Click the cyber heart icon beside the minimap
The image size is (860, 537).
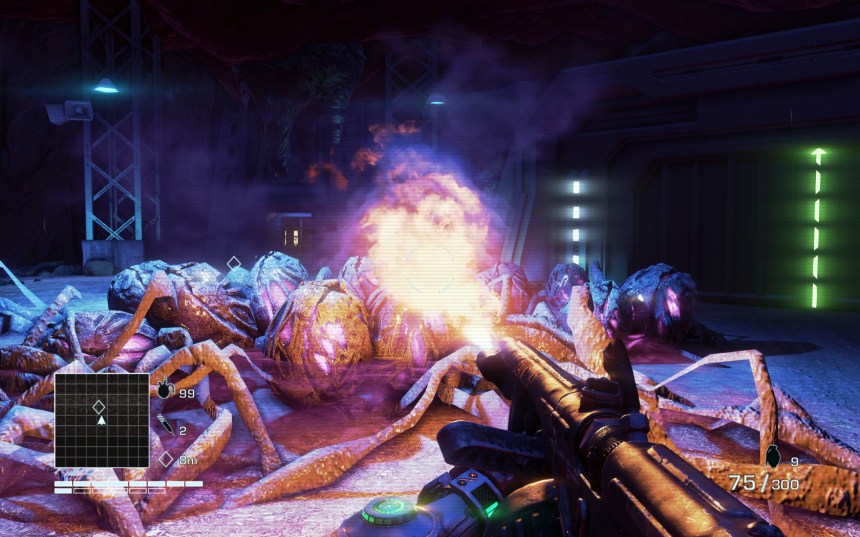pos(165,390)
